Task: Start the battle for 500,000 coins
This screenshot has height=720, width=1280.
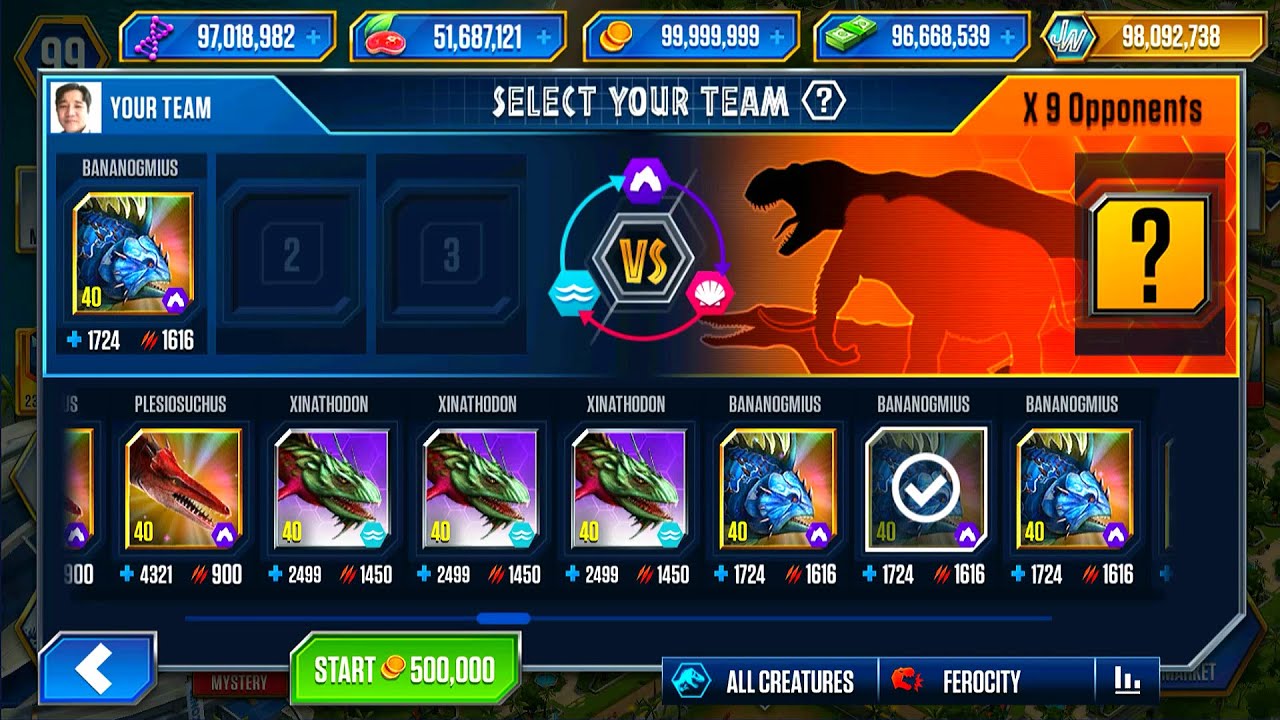Action: [405, 670]
